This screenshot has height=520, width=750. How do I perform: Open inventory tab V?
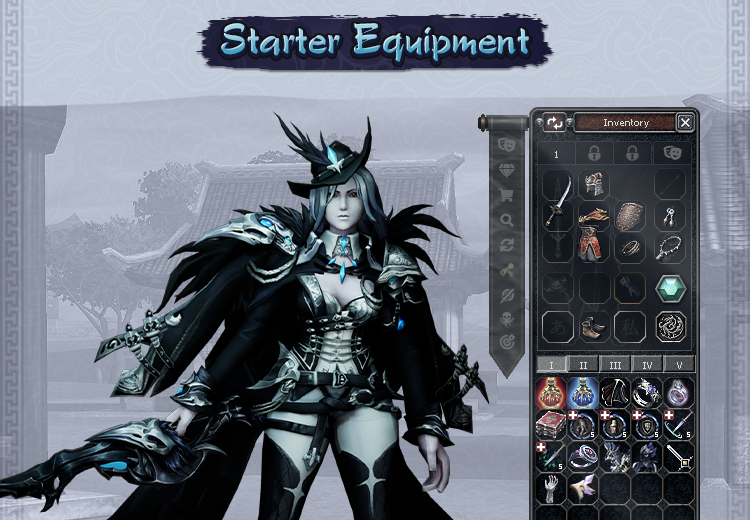click(680, 364)
